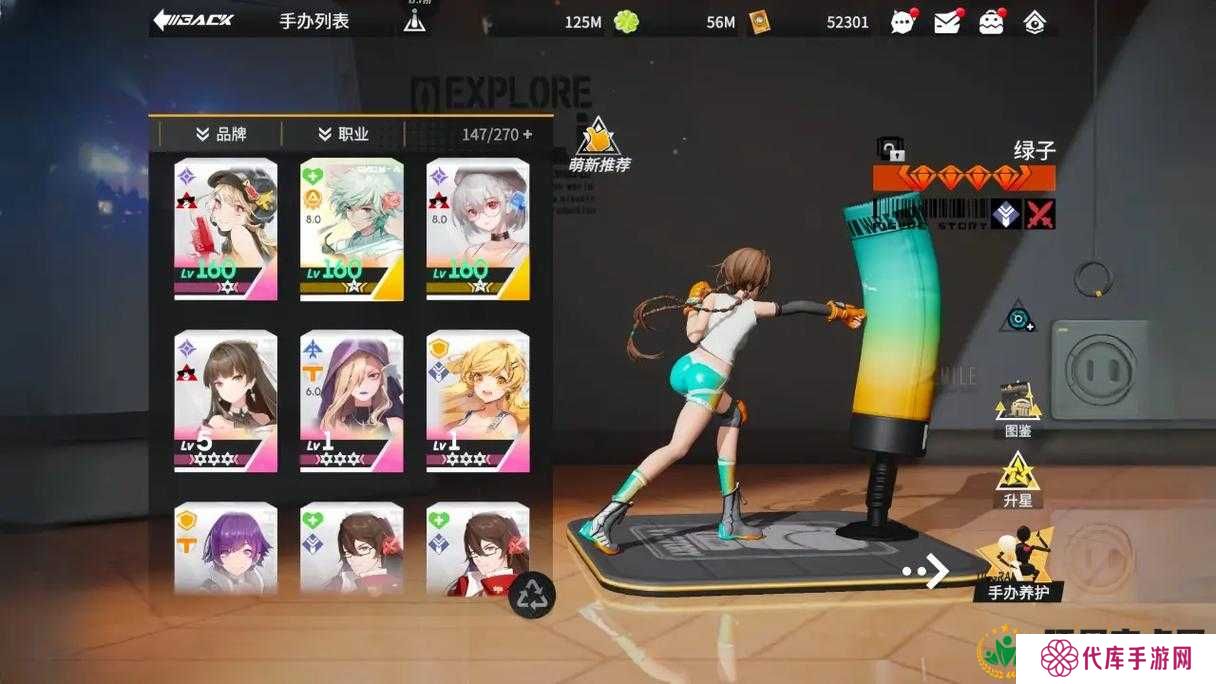Select the Lv5 brown-haired figure card

click(225, 400)
